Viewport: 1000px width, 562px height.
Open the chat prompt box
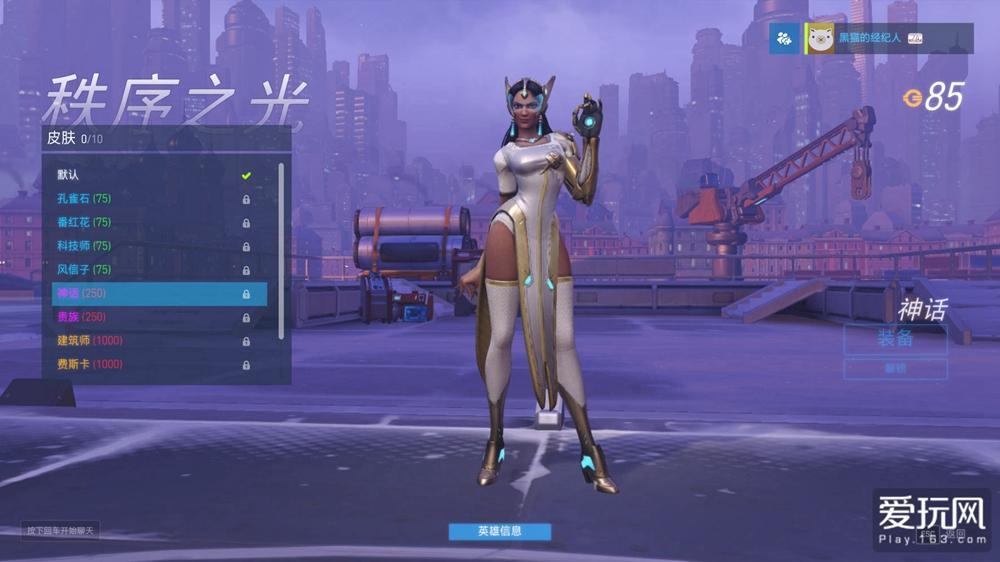pos(60,530)
